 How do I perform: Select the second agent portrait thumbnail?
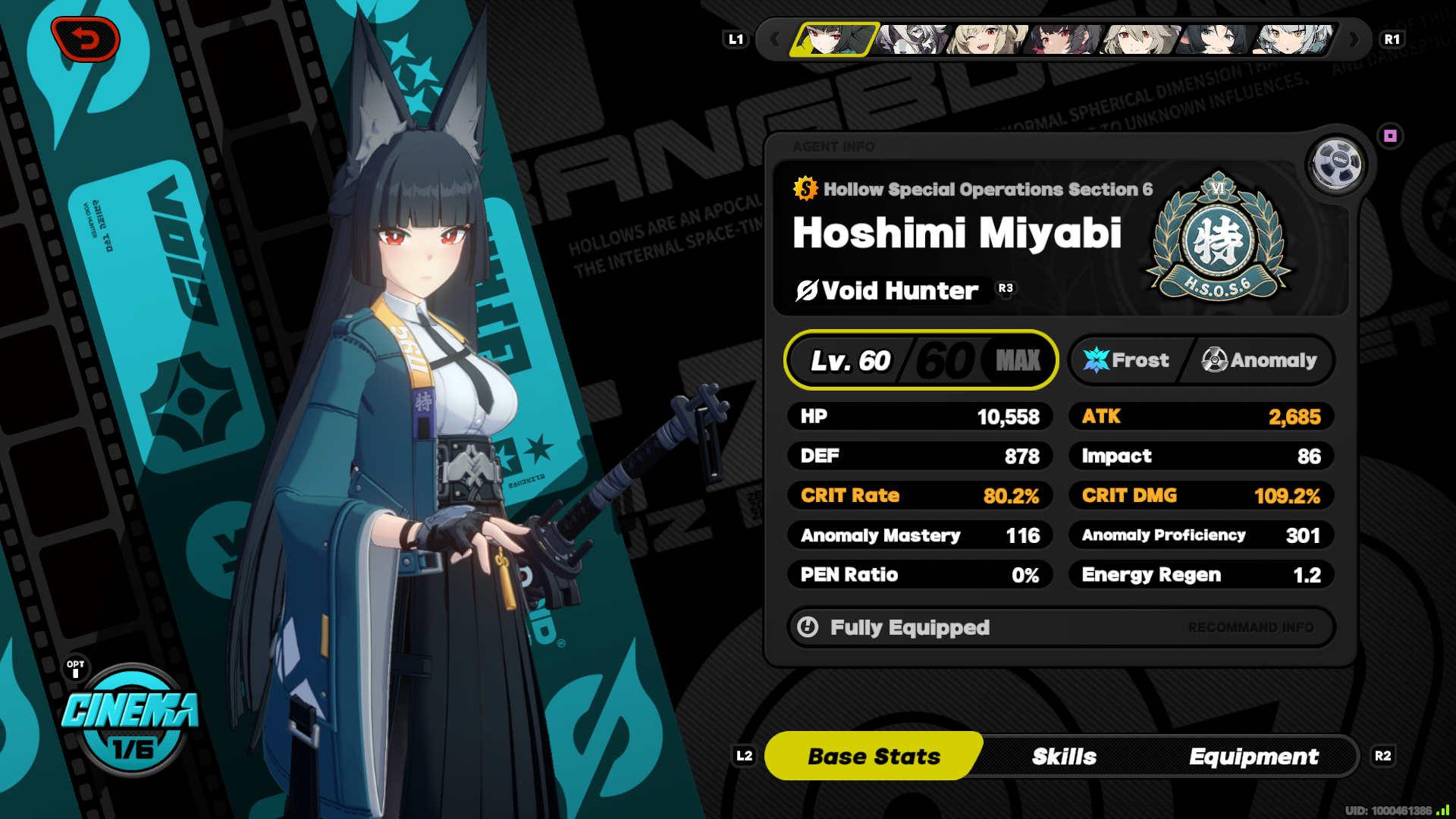pos(912,39)
